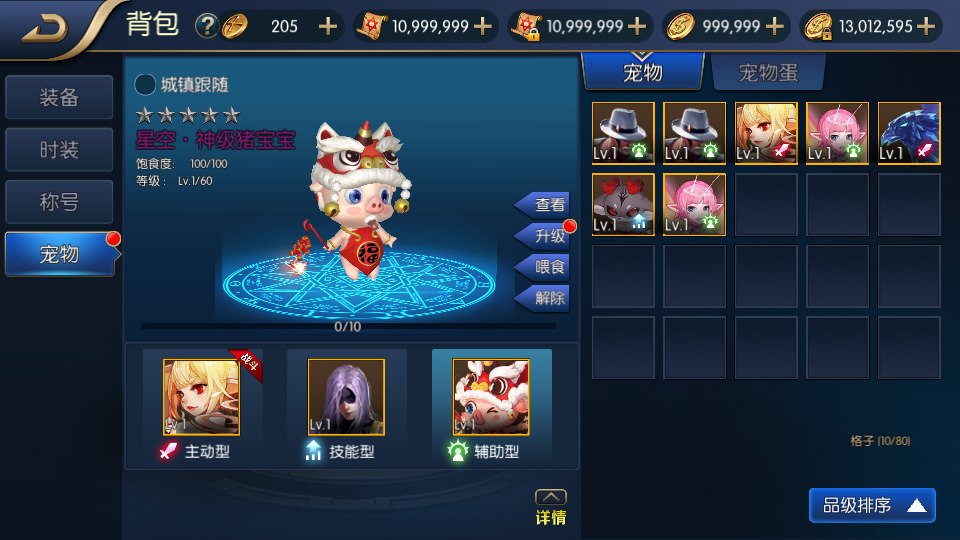Image resolution: width=960 pixels, height=540 pixels.
Task: Open the 宠物蛋 pet egg tab
Action: click(767, 73)
